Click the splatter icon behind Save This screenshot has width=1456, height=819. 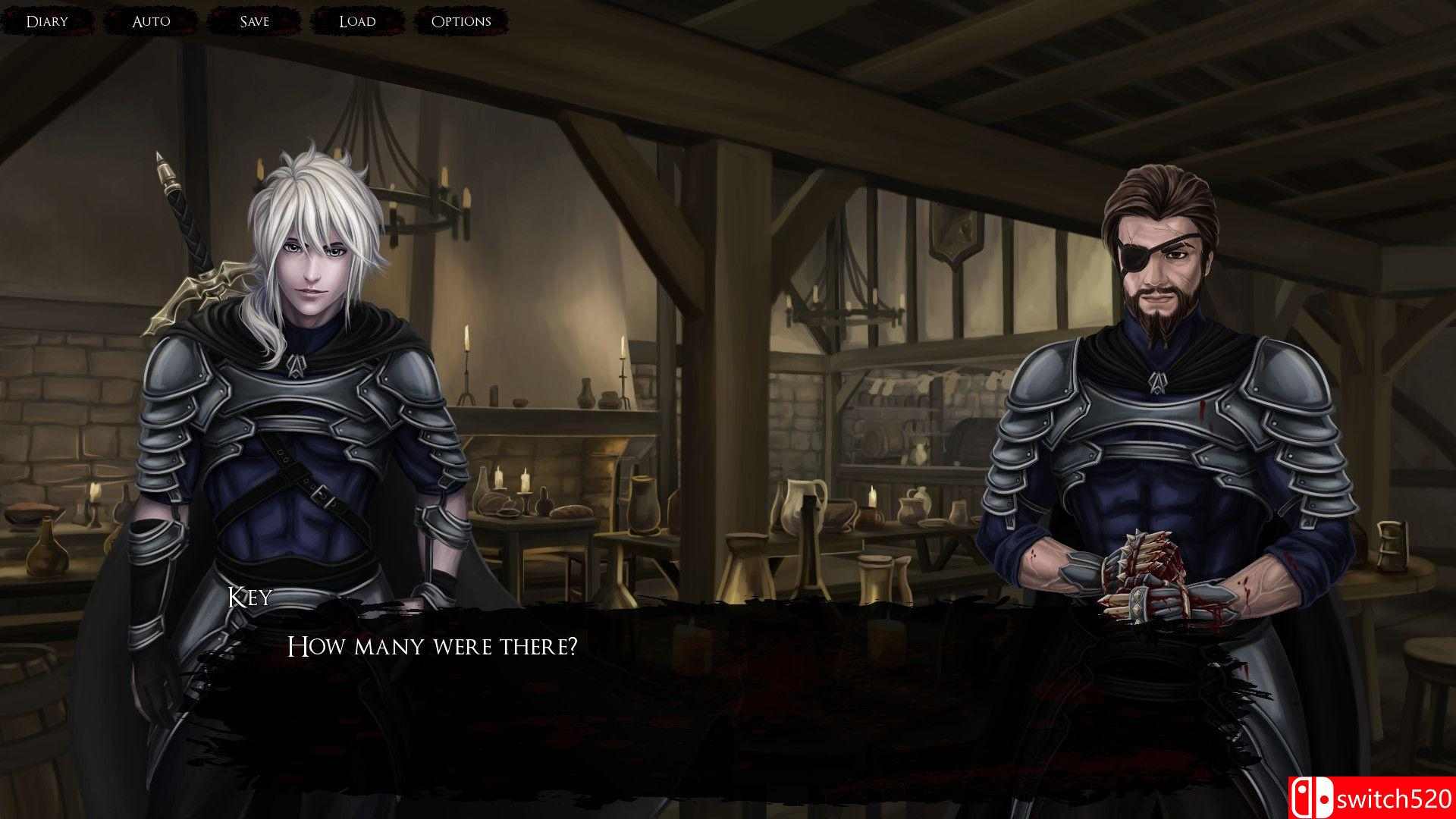(255, 20)
